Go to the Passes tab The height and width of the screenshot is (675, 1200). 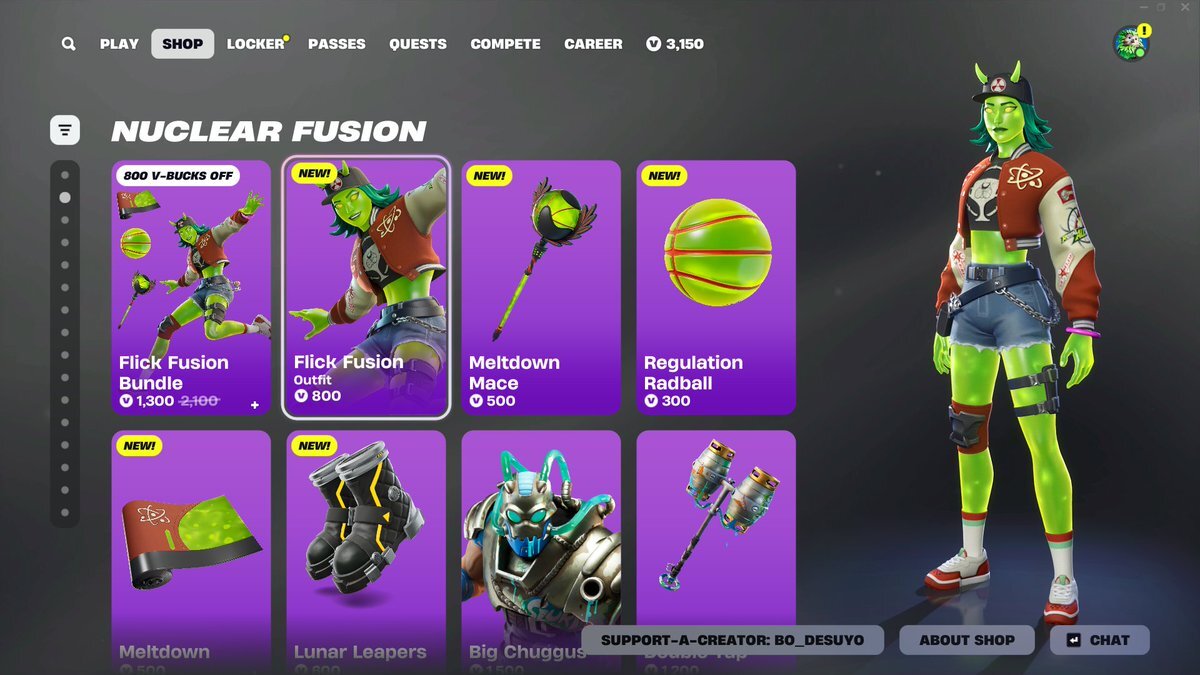[336, 44]
